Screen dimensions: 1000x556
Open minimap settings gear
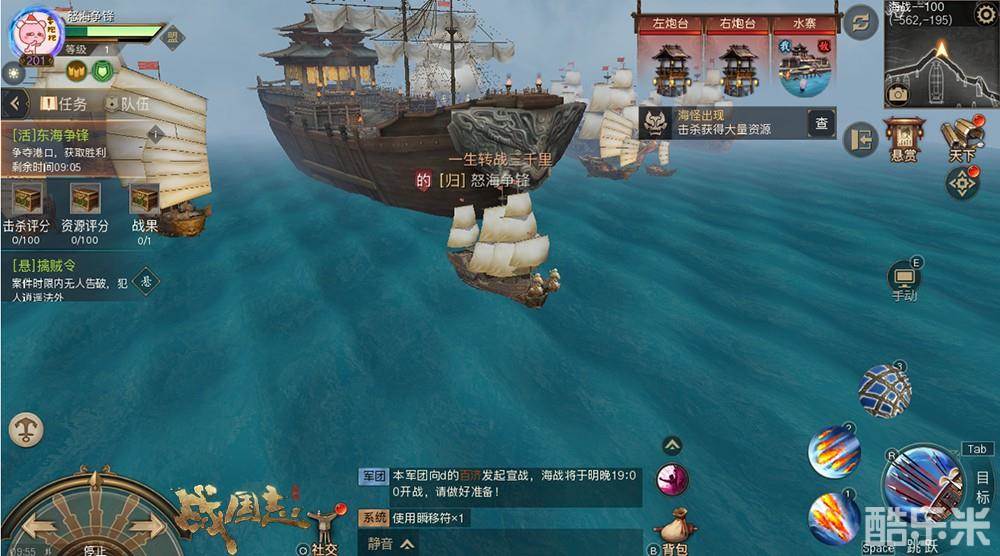coord(985,12)
